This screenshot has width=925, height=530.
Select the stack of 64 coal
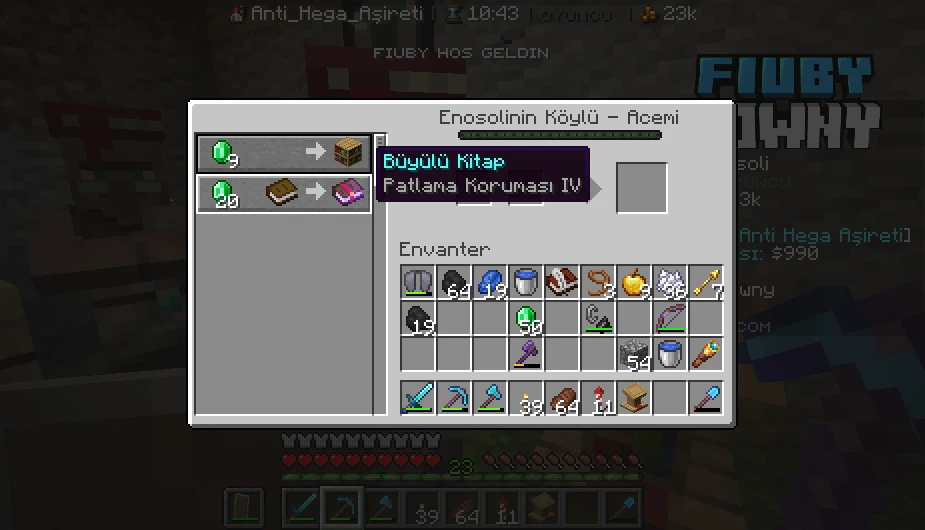[453, 283]
